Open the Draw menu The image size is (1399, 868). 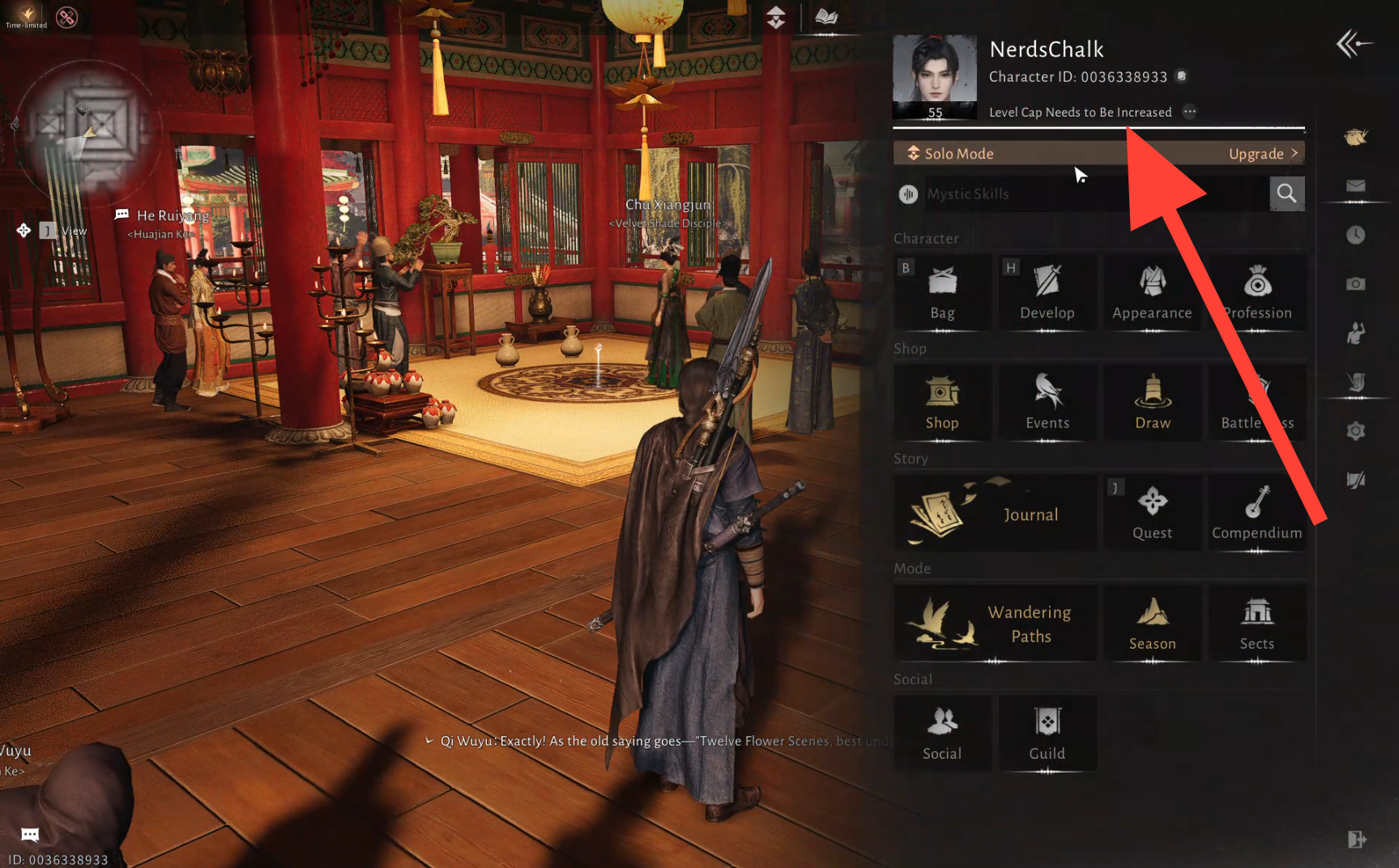click(x=1152, y=402)
